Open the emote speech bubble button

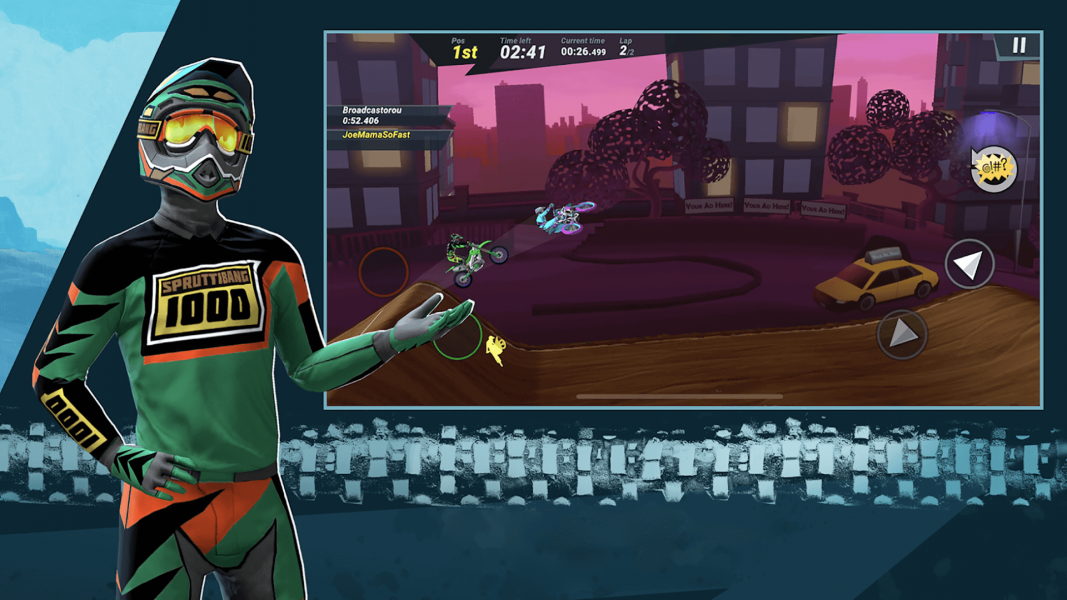(993, 169)
